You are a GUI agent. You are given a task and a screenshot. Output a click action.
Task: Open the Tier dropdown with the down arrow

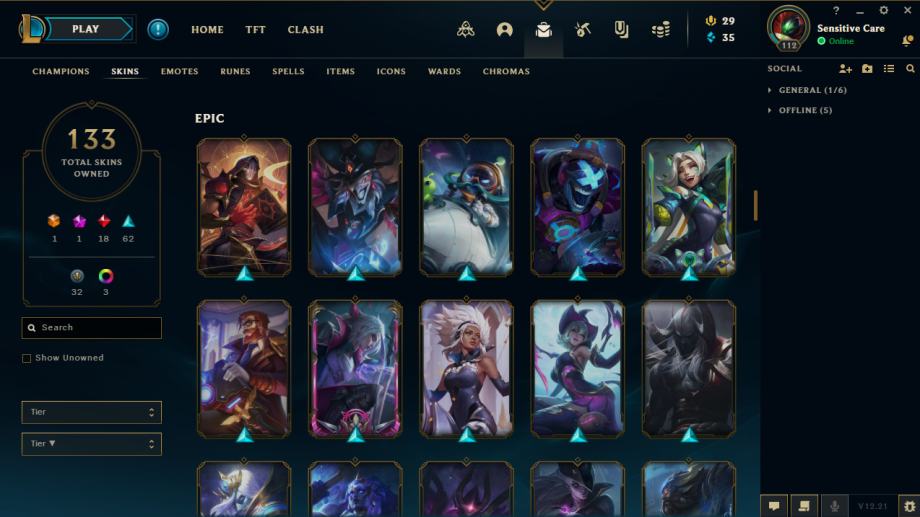pos(91,444)
